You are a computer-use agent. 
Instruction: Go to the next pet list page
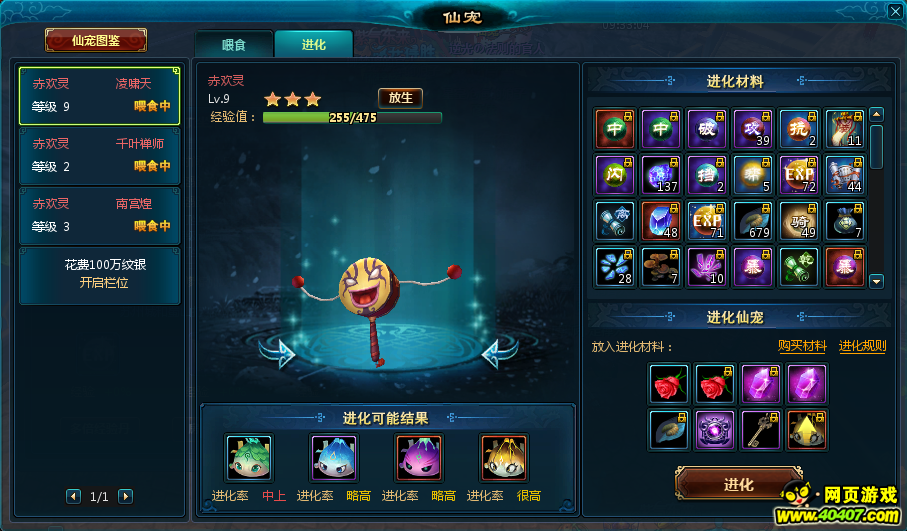point(125,496)
